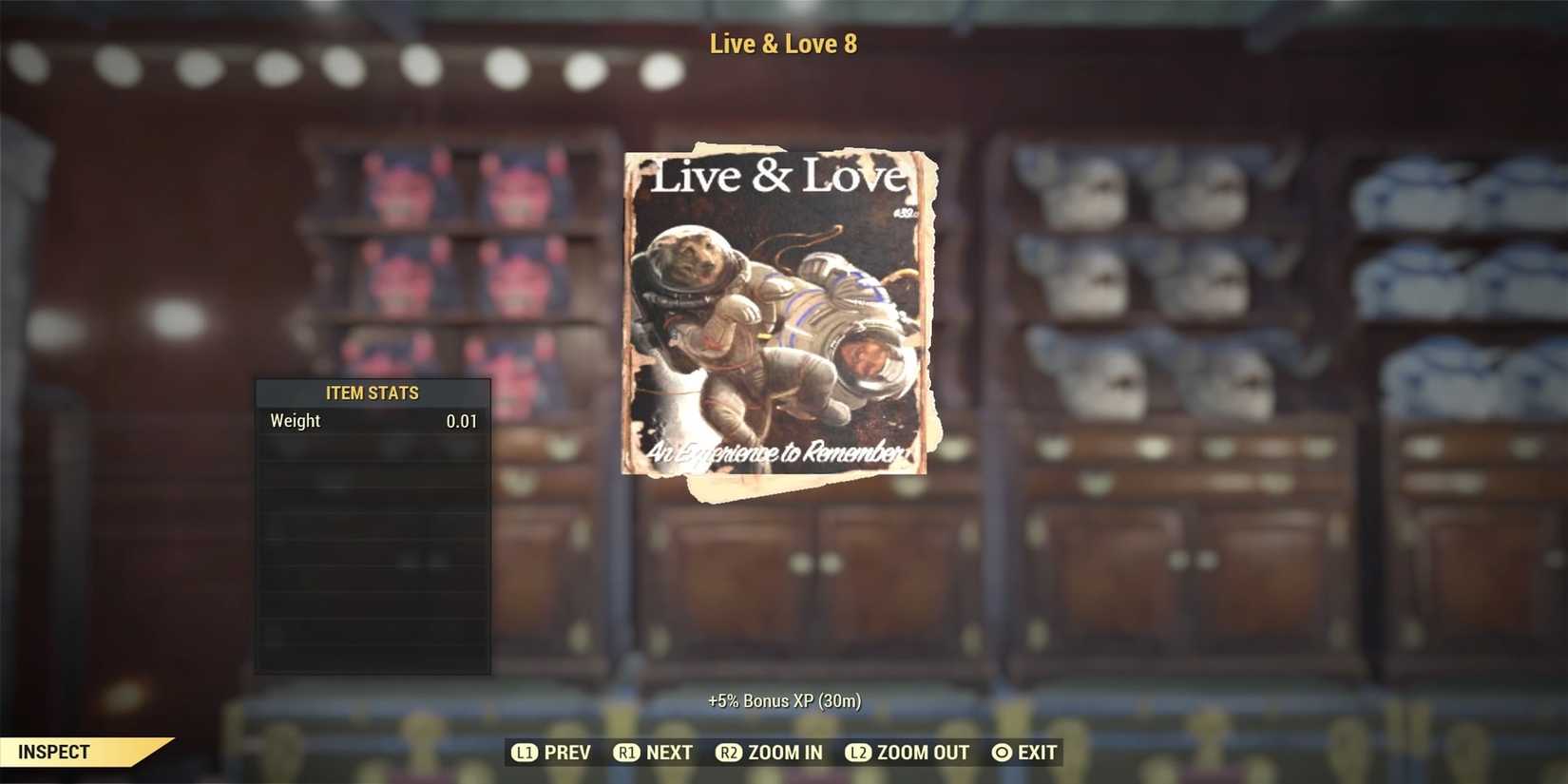Select the Live & Love 8 title

[783, 43]
